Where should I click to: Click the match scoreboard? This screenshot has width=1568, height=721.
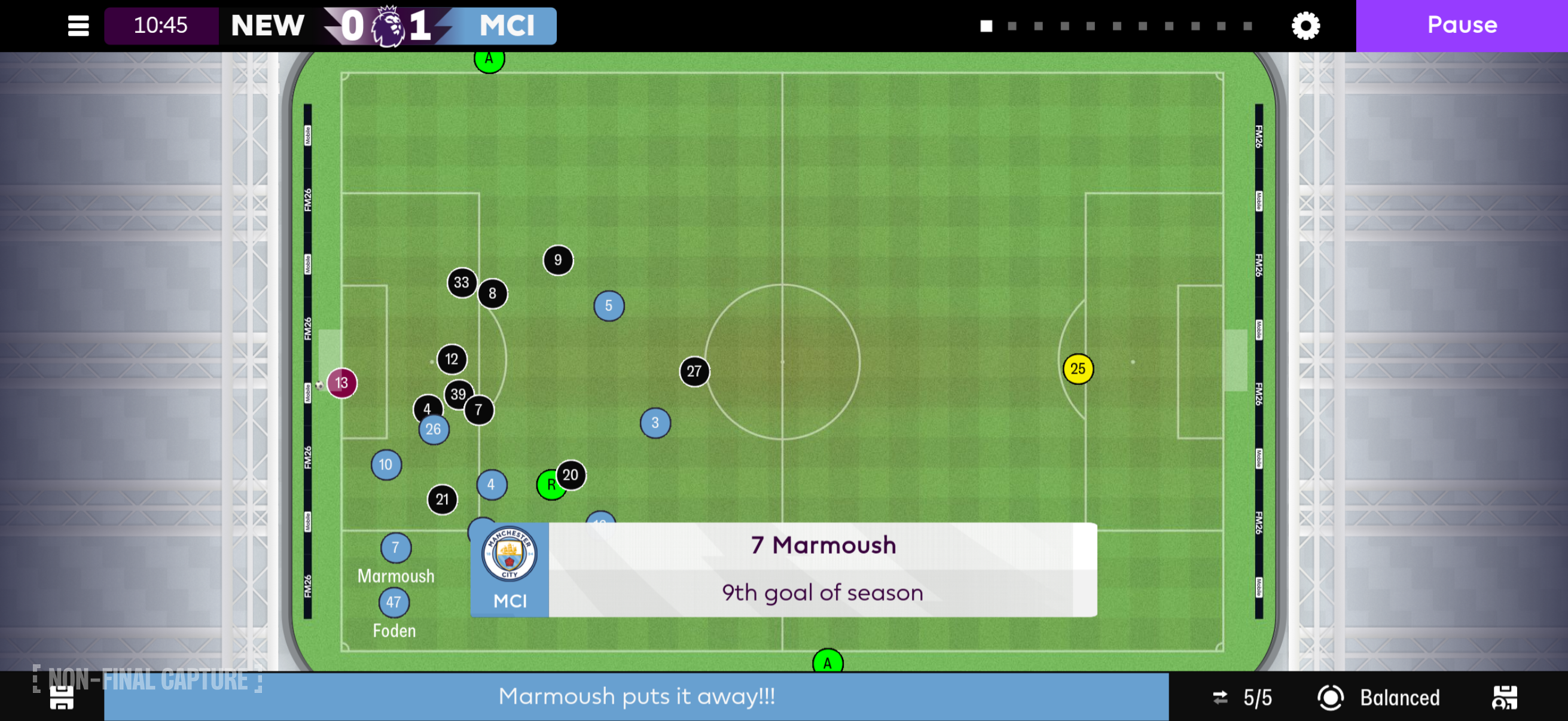(x=330, y=26)
